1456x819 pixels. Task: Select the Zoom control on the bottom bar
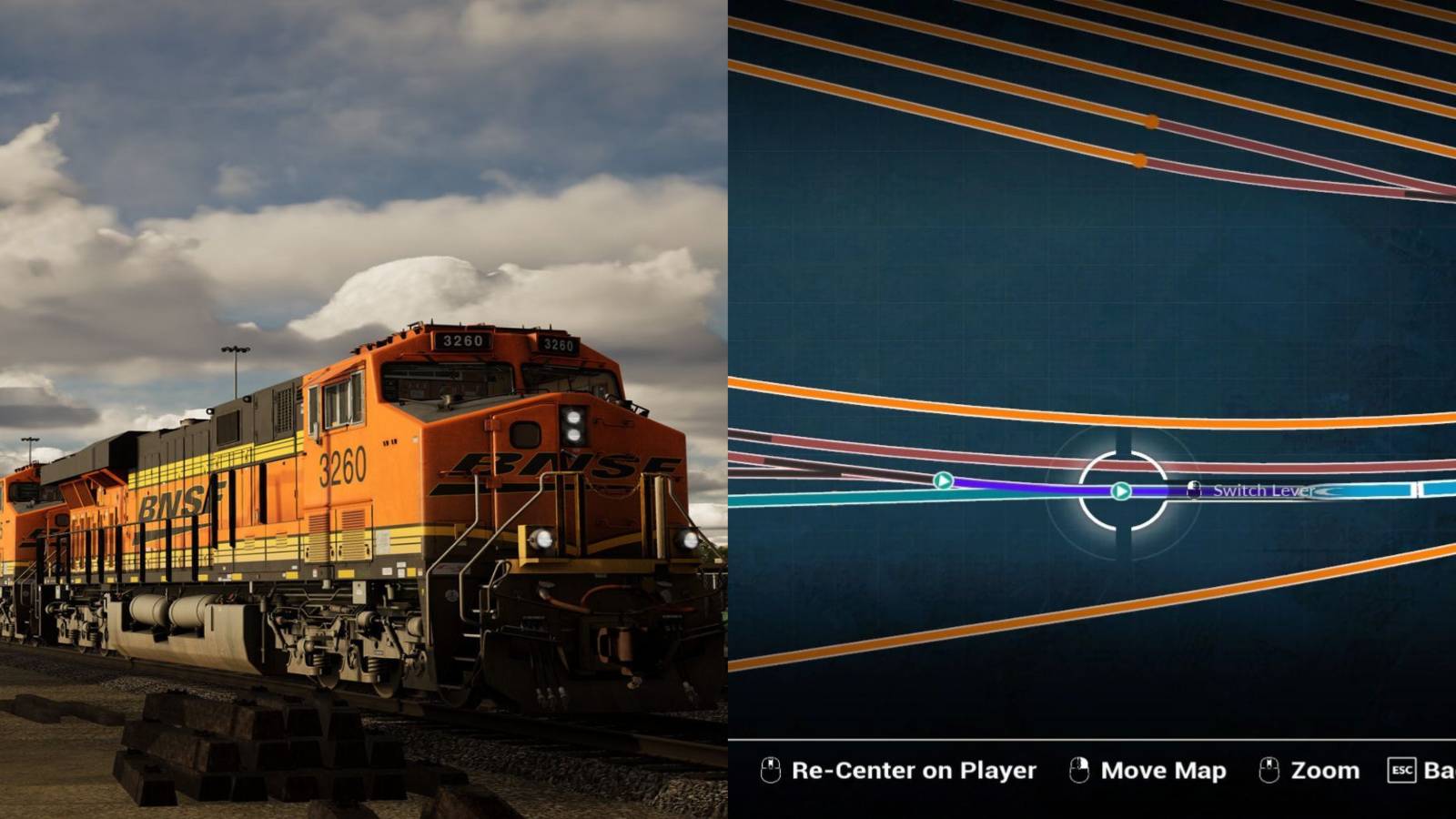(1327, 771)
